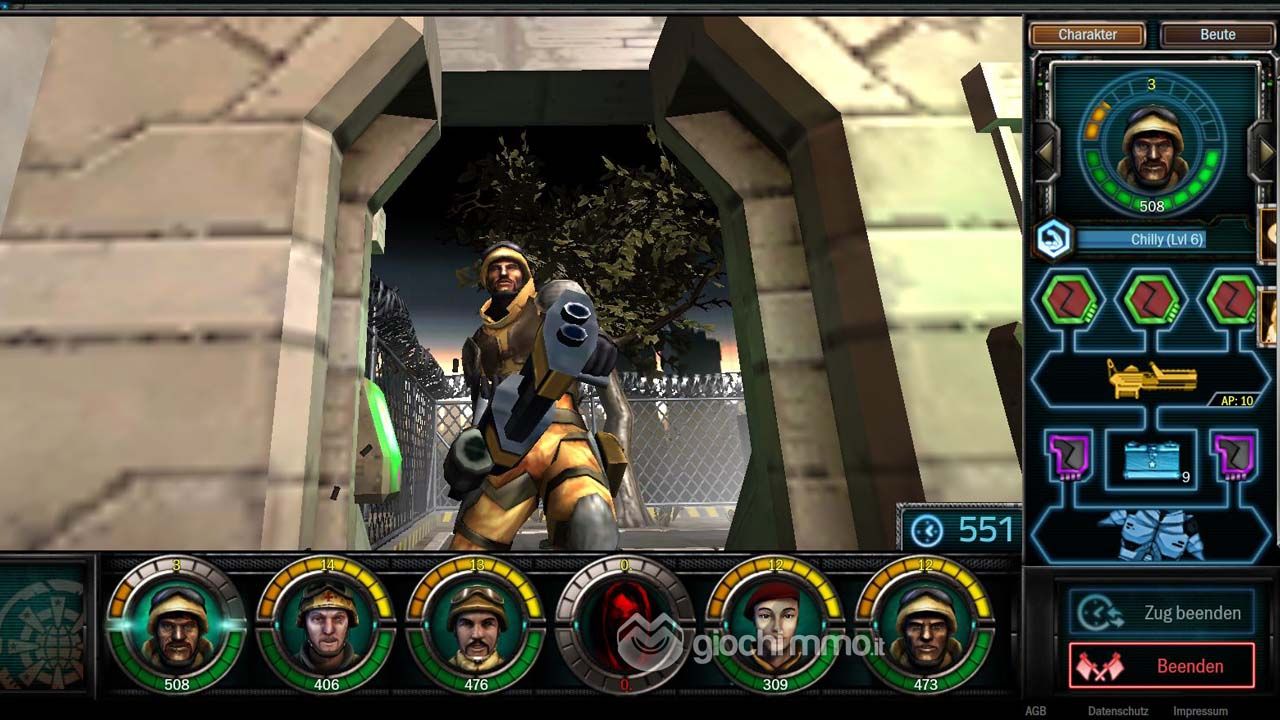The height and width of the screenshot is (720, 1280).
Task: Select the yellow minigun weapon slot
Action: pos(1152,380)
